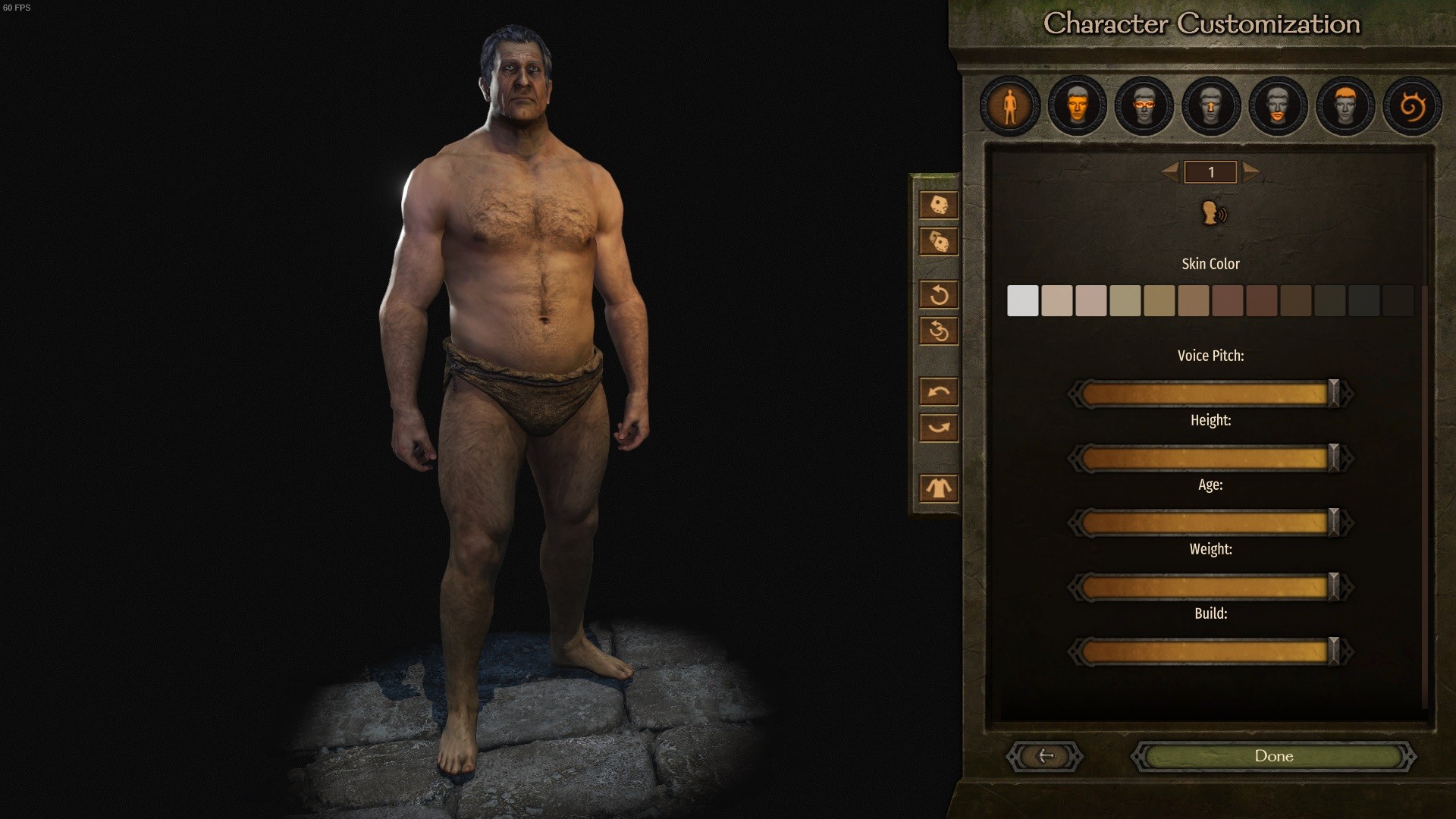
Task: Set the Height slider
Action: 1210,458
